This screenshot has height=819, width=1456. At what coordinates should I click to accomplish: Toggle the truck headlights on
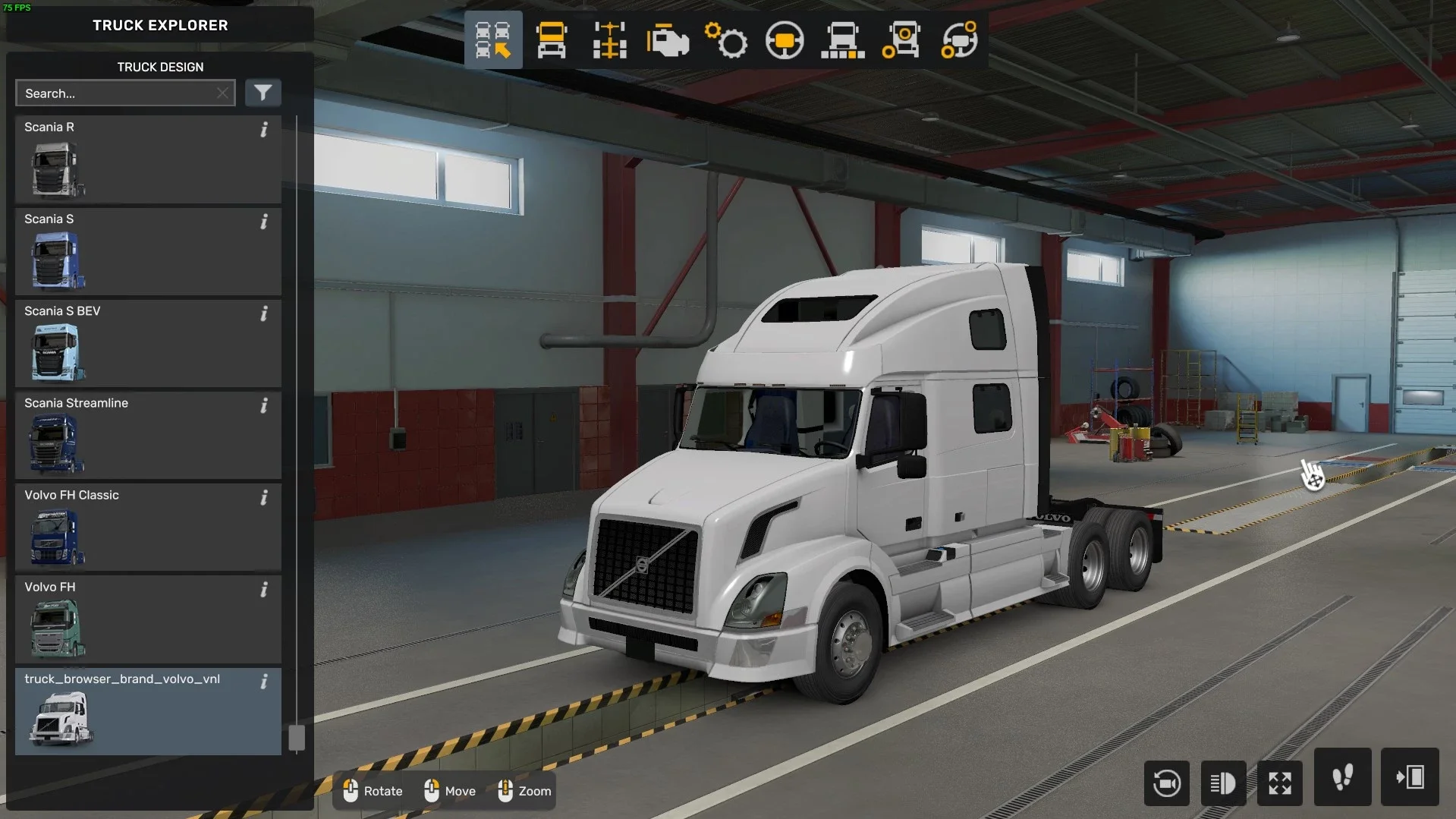pos(1223,783)
